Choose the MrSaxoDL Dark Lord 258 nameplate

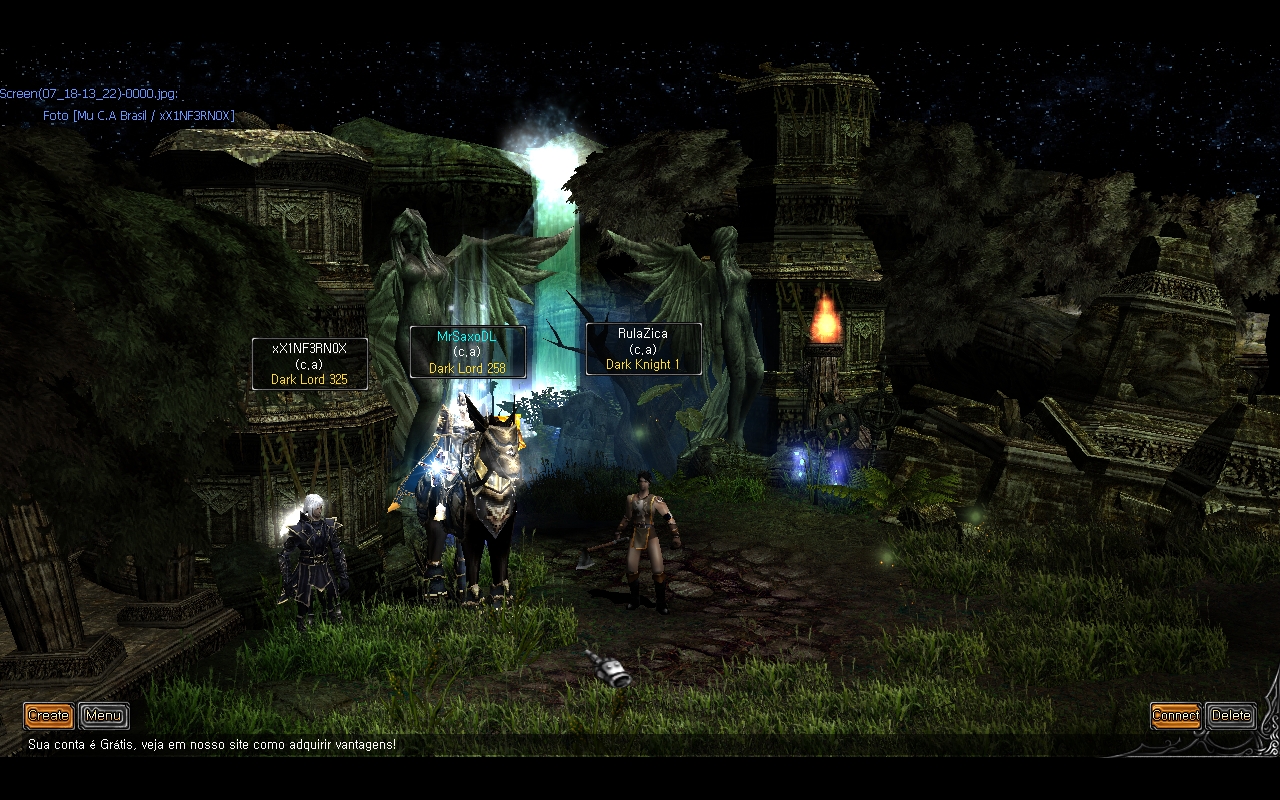tap(467, 352)
